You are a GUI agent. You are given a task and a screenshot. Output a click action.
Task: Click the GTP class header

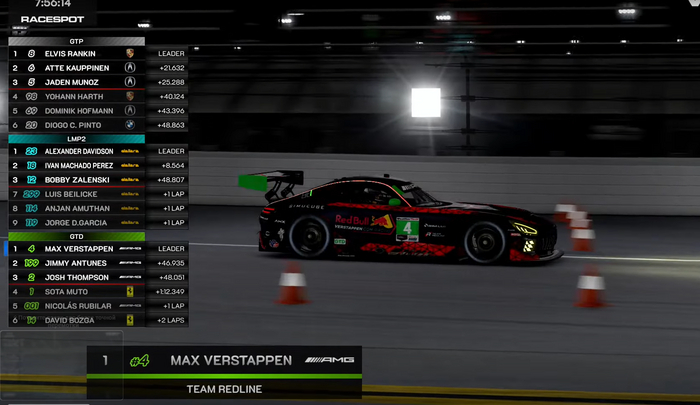tap(76, 41)
